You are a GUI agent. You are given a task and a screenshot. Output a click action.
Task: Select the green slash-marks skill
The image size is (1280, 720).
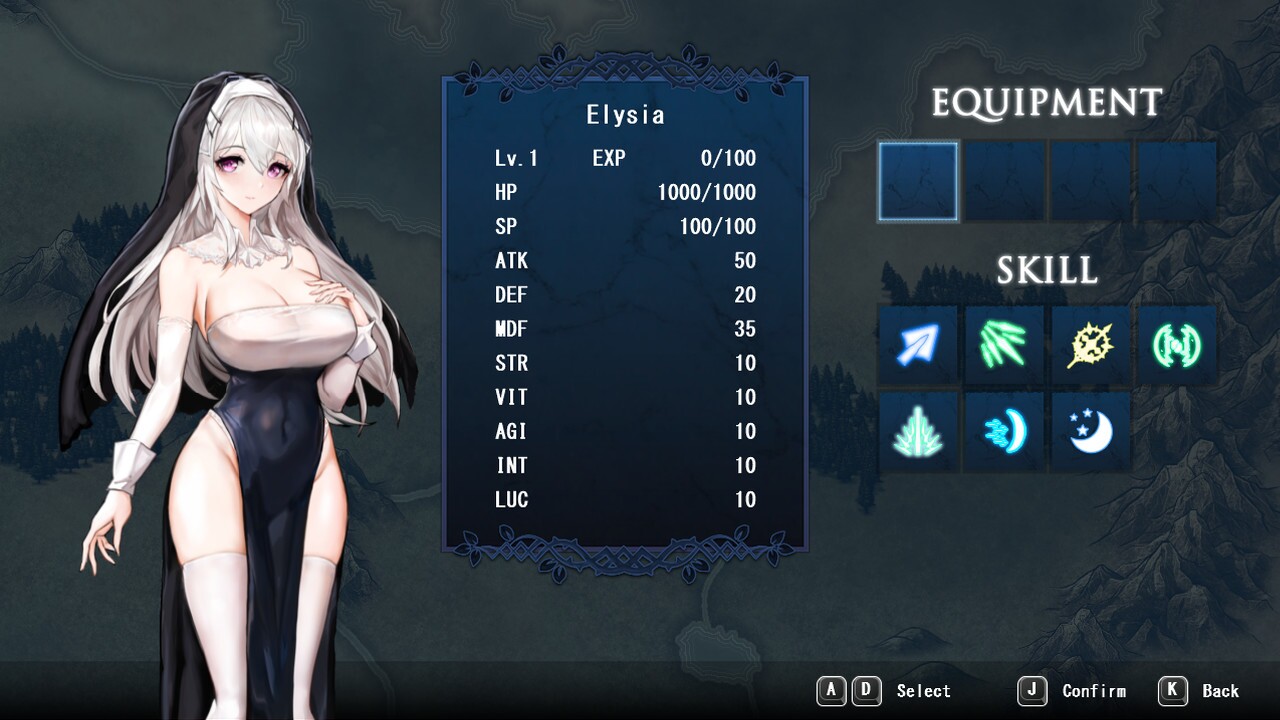1004,346
